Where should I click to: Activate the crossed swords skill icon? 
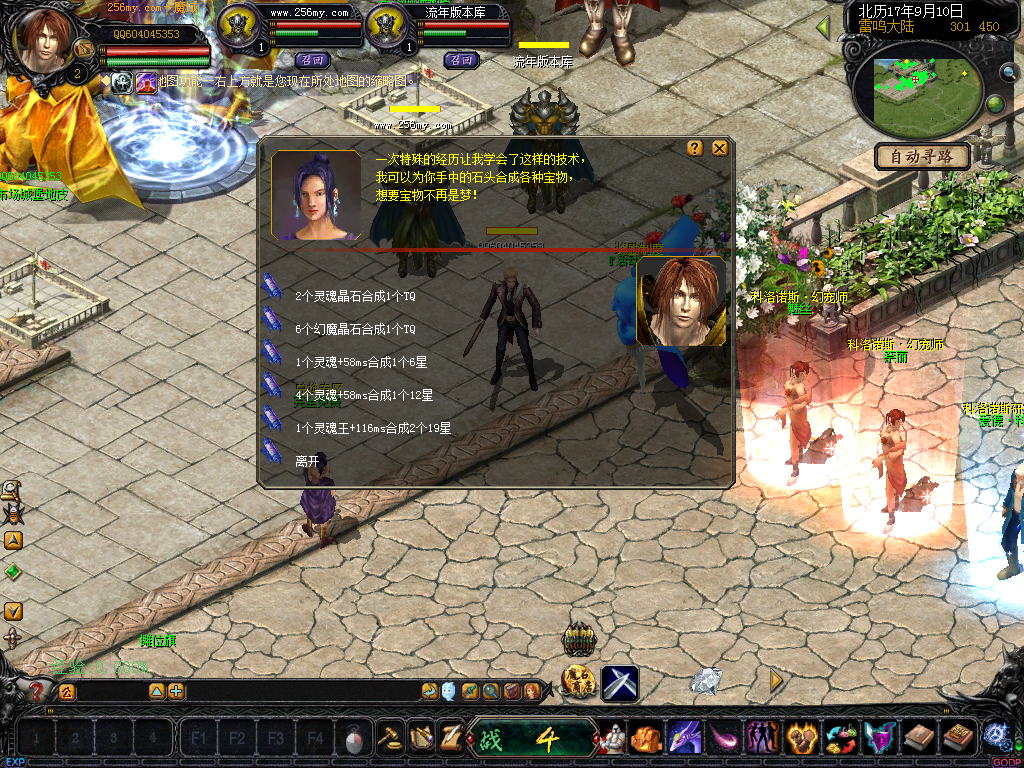pos(620,684)
